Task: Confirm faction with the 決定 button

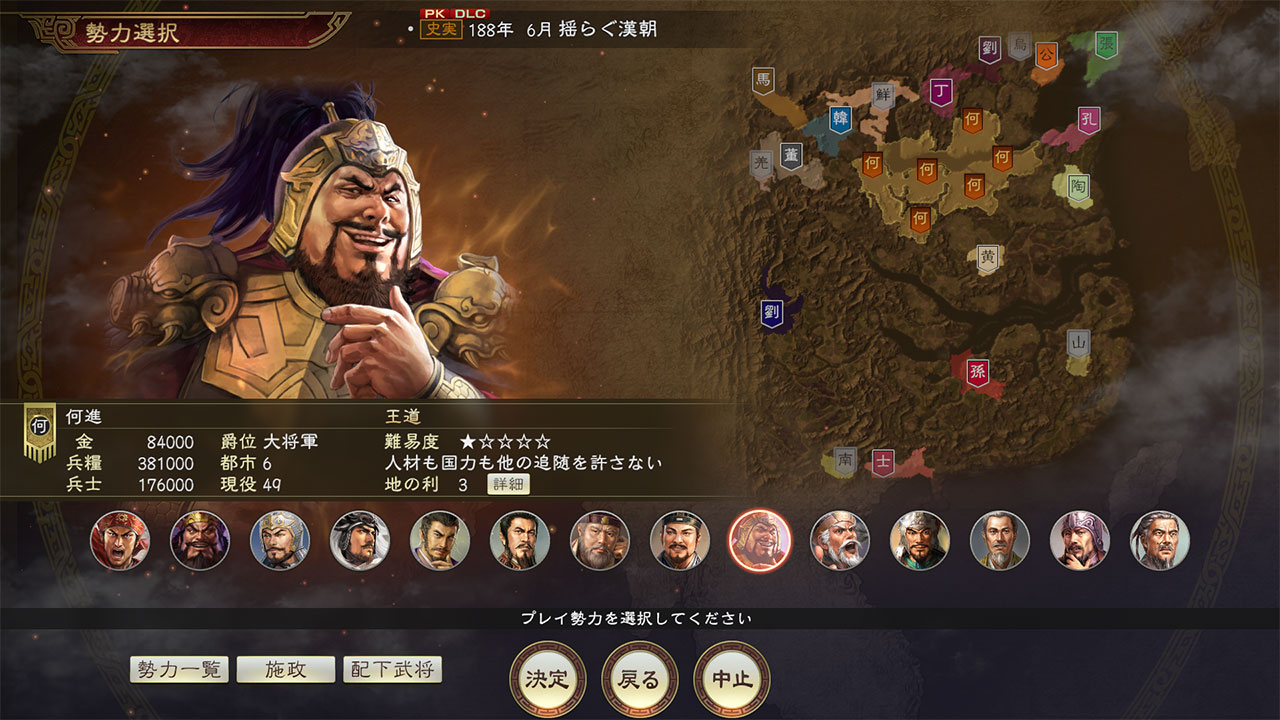Action: (x=547, y=679)
